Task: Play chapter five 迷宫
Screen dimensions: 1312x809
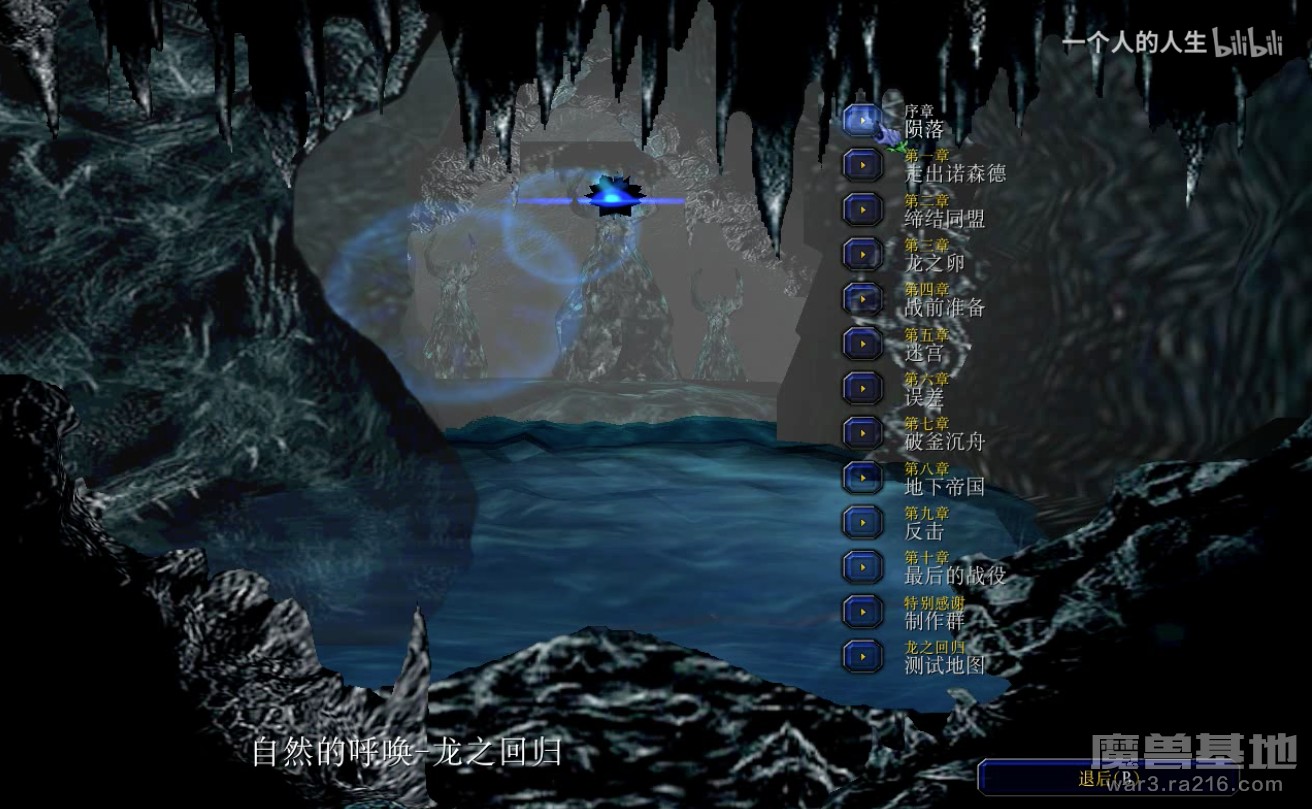Action: pos(862,343)
